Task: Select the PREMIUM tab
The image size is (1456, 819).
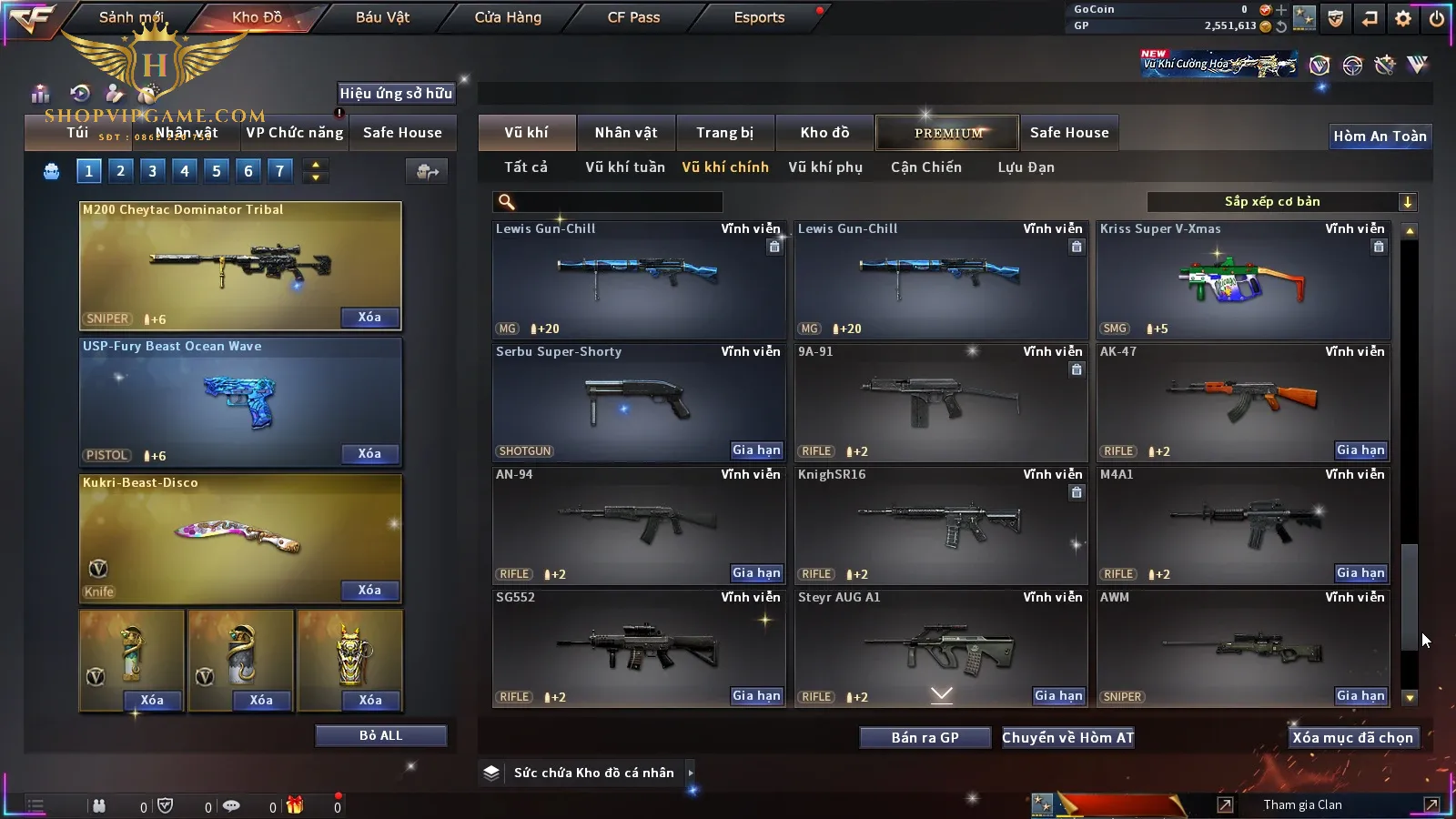Action: coord(948,133)
